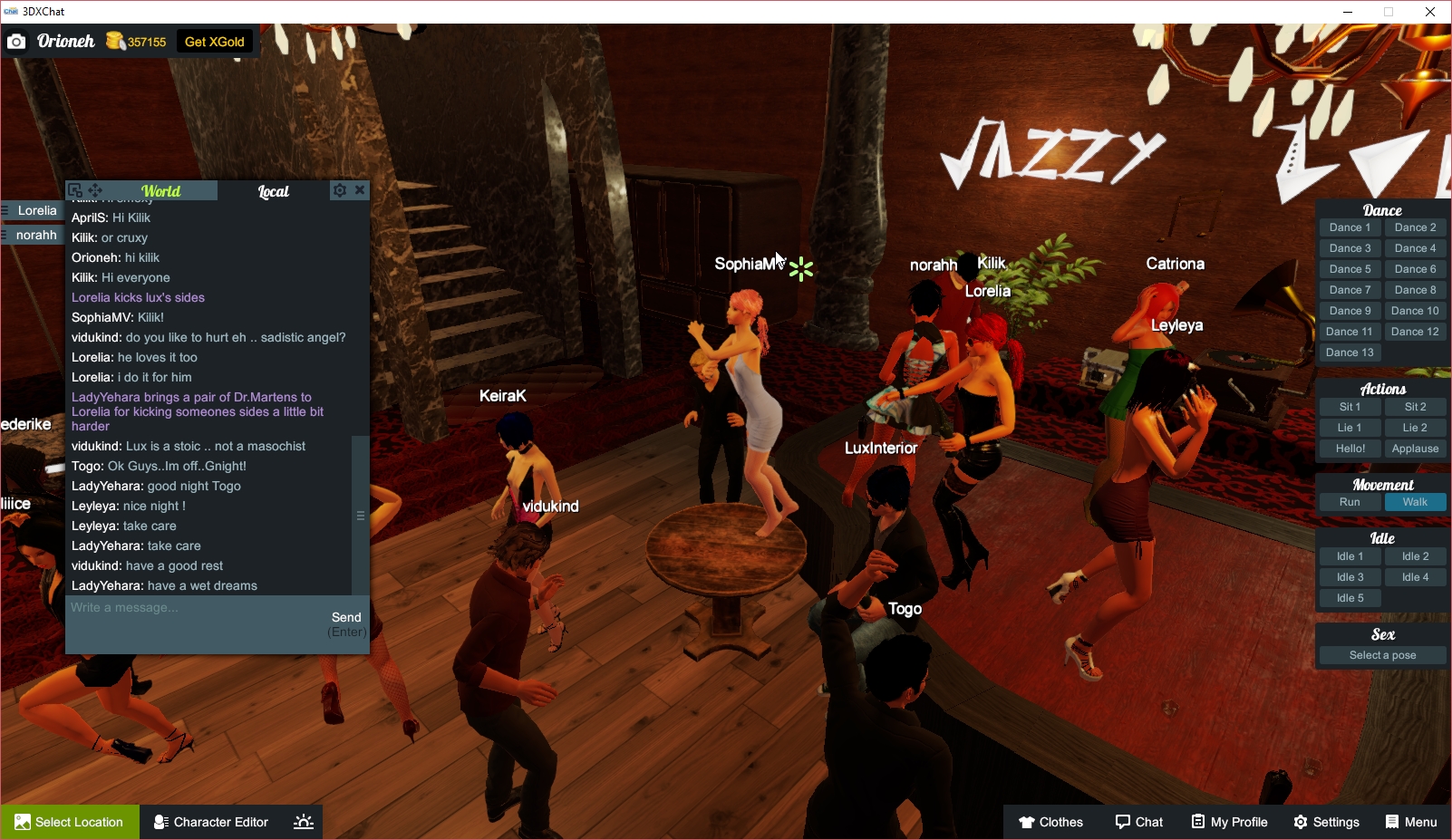The height and width of the screenshot is (840, 1452).
Task: Open chat window settings gear
Action: 339,190
